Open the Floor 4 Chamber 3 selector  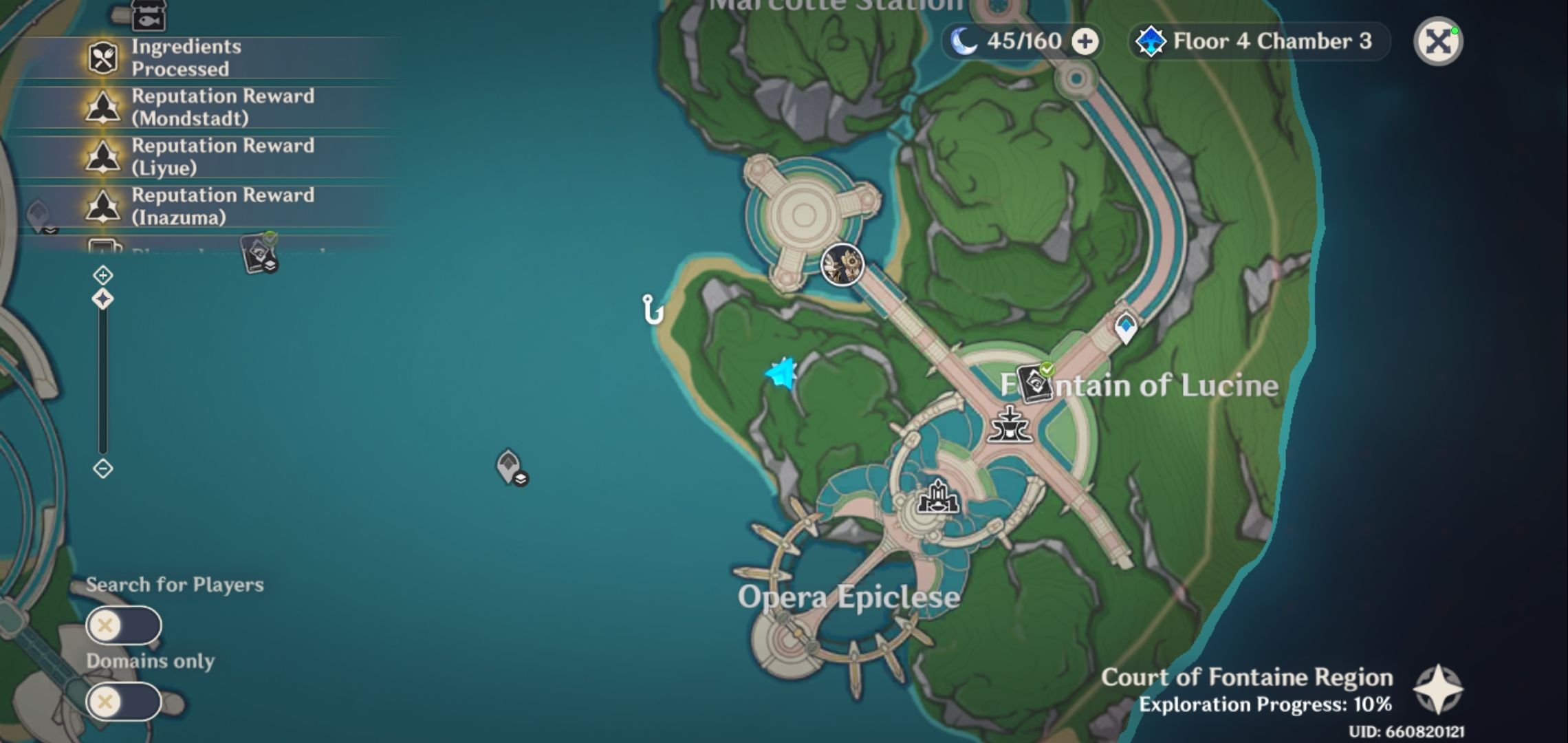[1259, 42]
